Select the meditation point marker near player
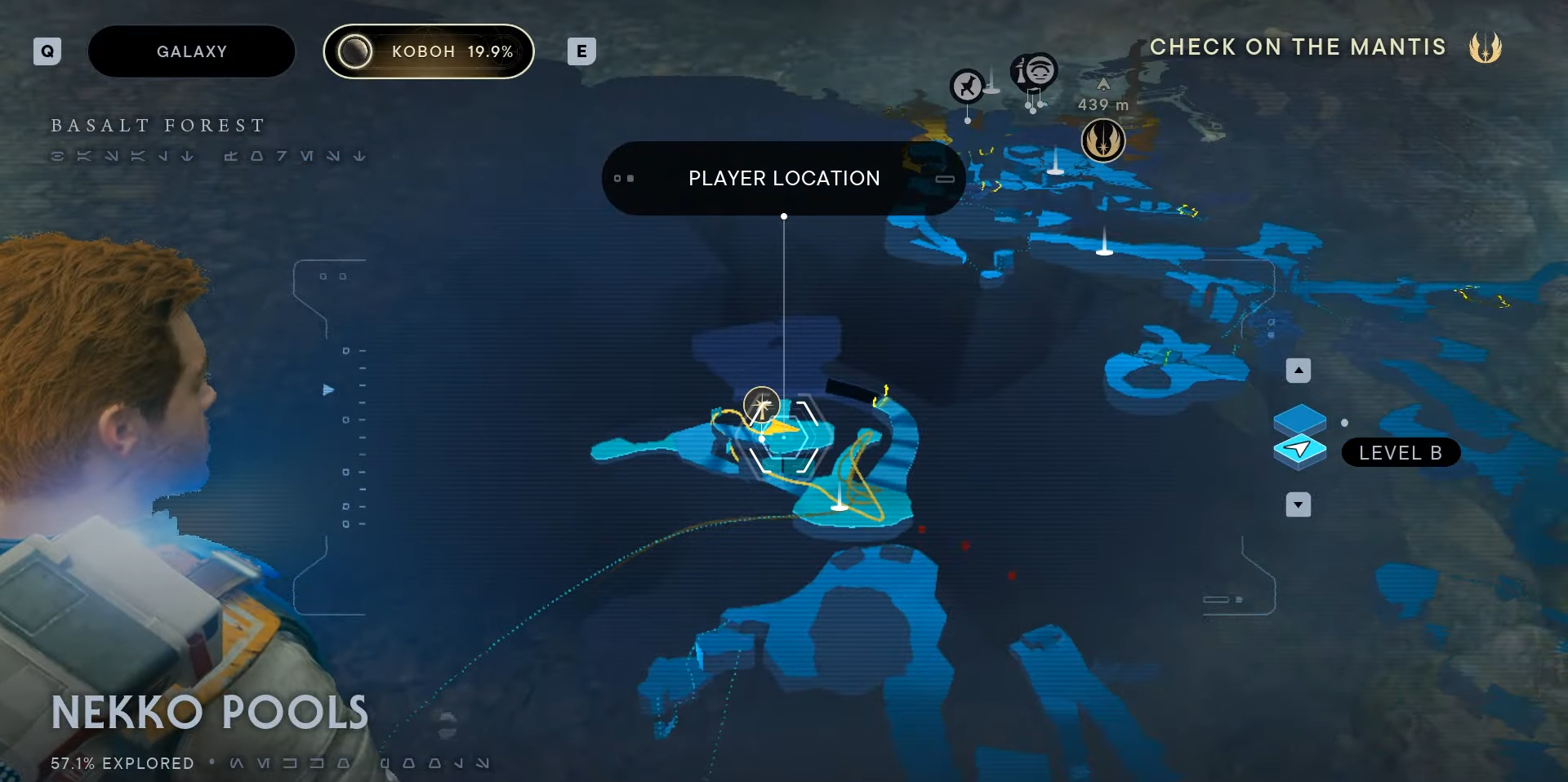 click(x=761, y=405)
